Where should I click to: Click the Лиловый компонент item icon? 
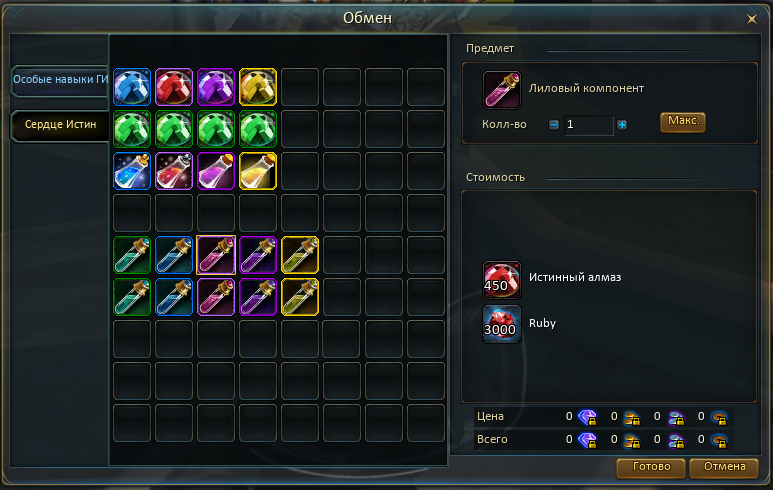(x=502, y=90)
